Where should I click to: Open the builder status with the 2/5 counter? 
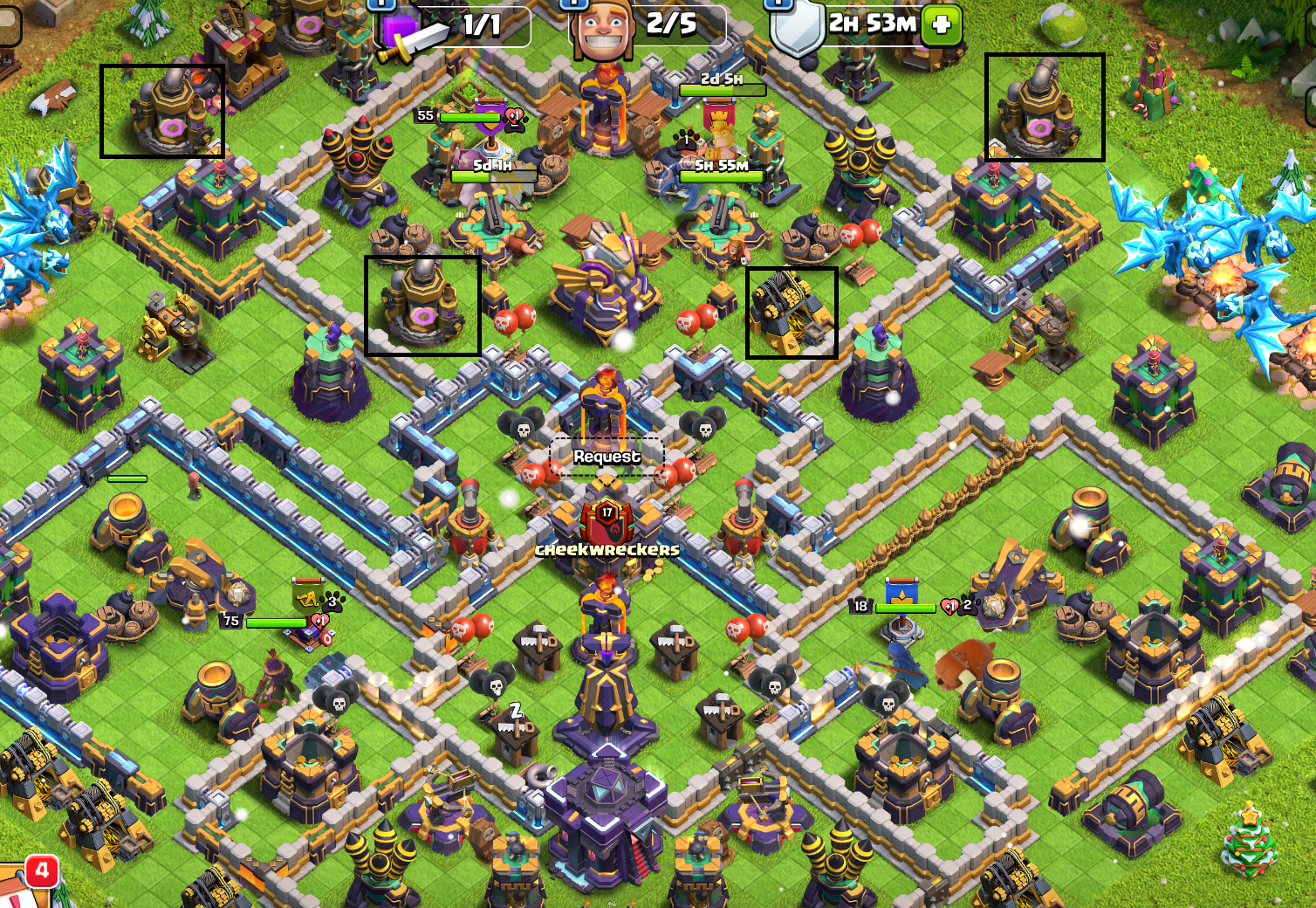pyautogui.click(x=648, y=25)
